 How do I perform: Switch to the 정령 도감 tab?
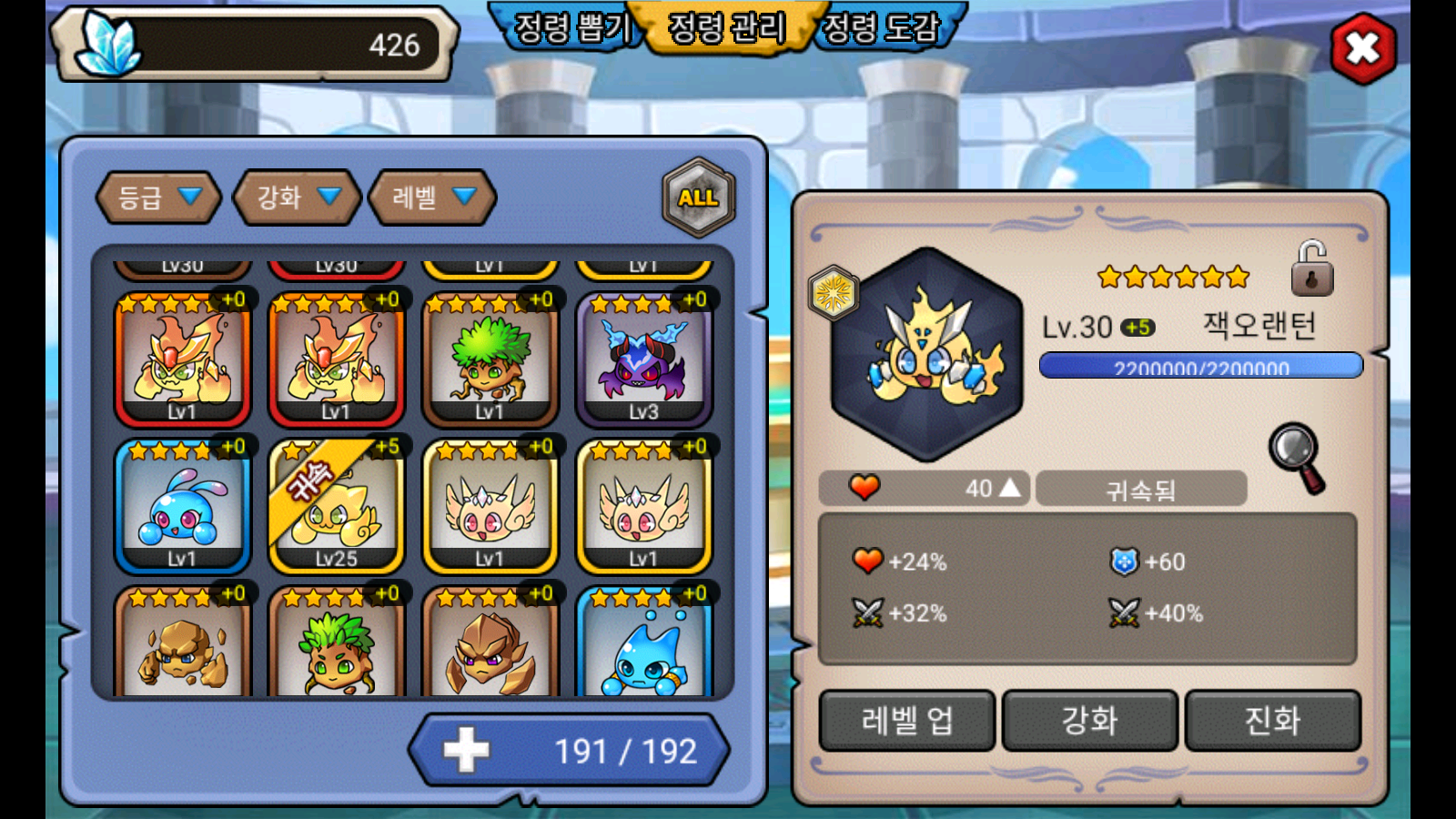click(x=881, y=27)
